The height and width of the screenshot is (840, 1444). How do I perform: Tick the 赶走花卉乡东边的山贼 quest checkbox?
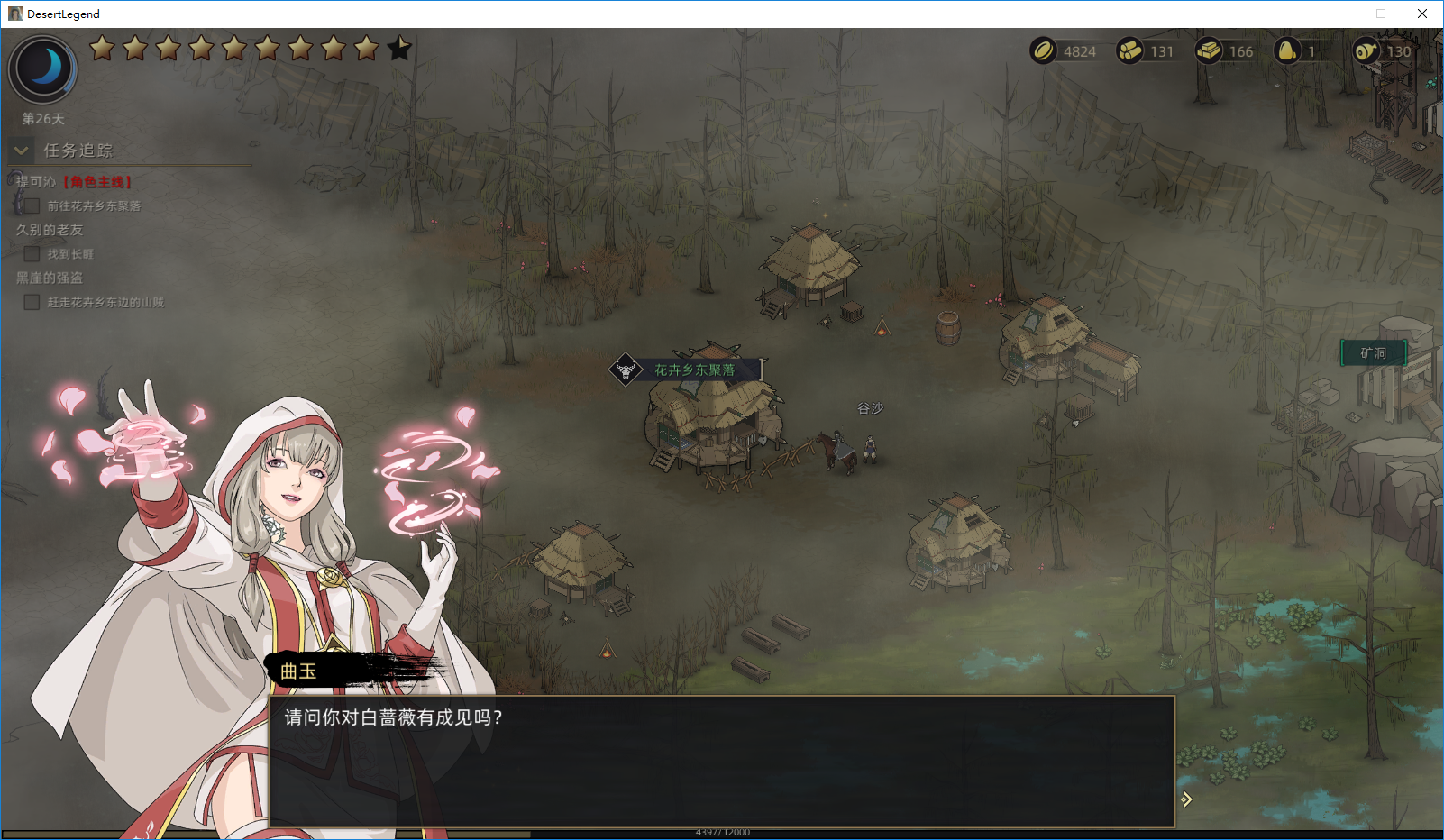click(x=32, y=302)
